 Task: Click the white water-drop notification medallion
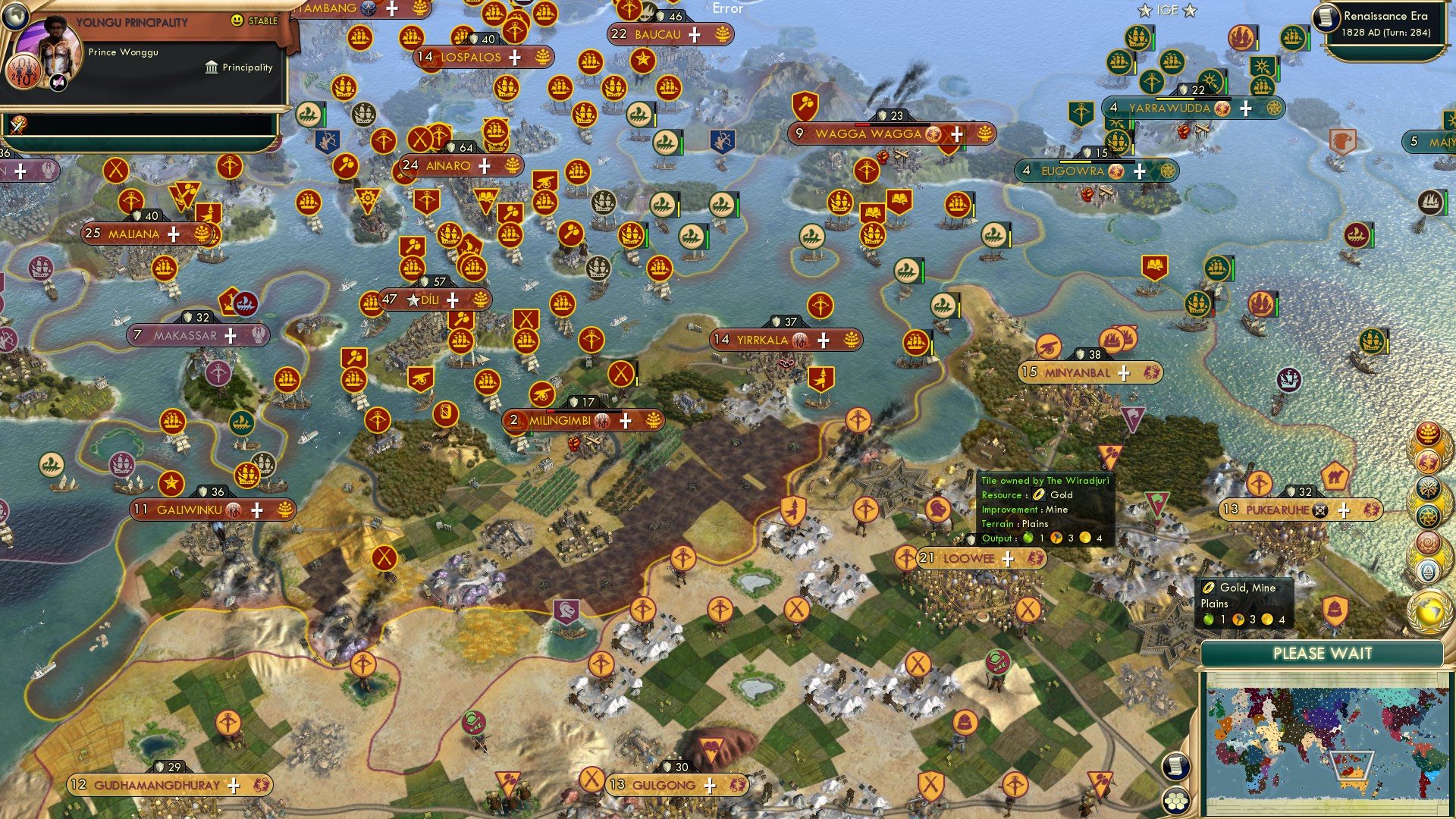tap(1429, 570)
